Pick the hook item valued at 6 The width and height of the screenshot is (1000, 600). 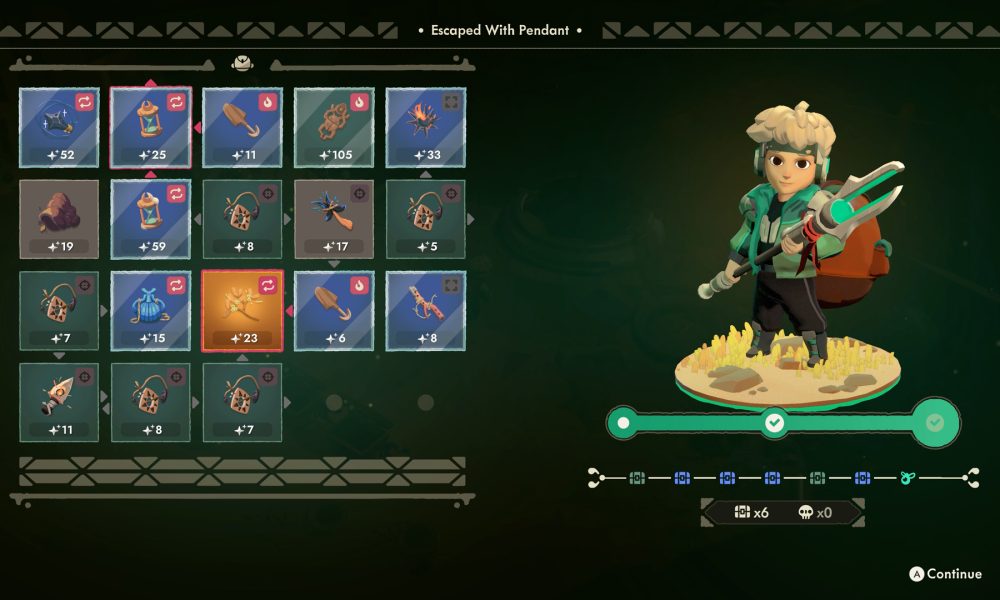[x=334, y=311]
